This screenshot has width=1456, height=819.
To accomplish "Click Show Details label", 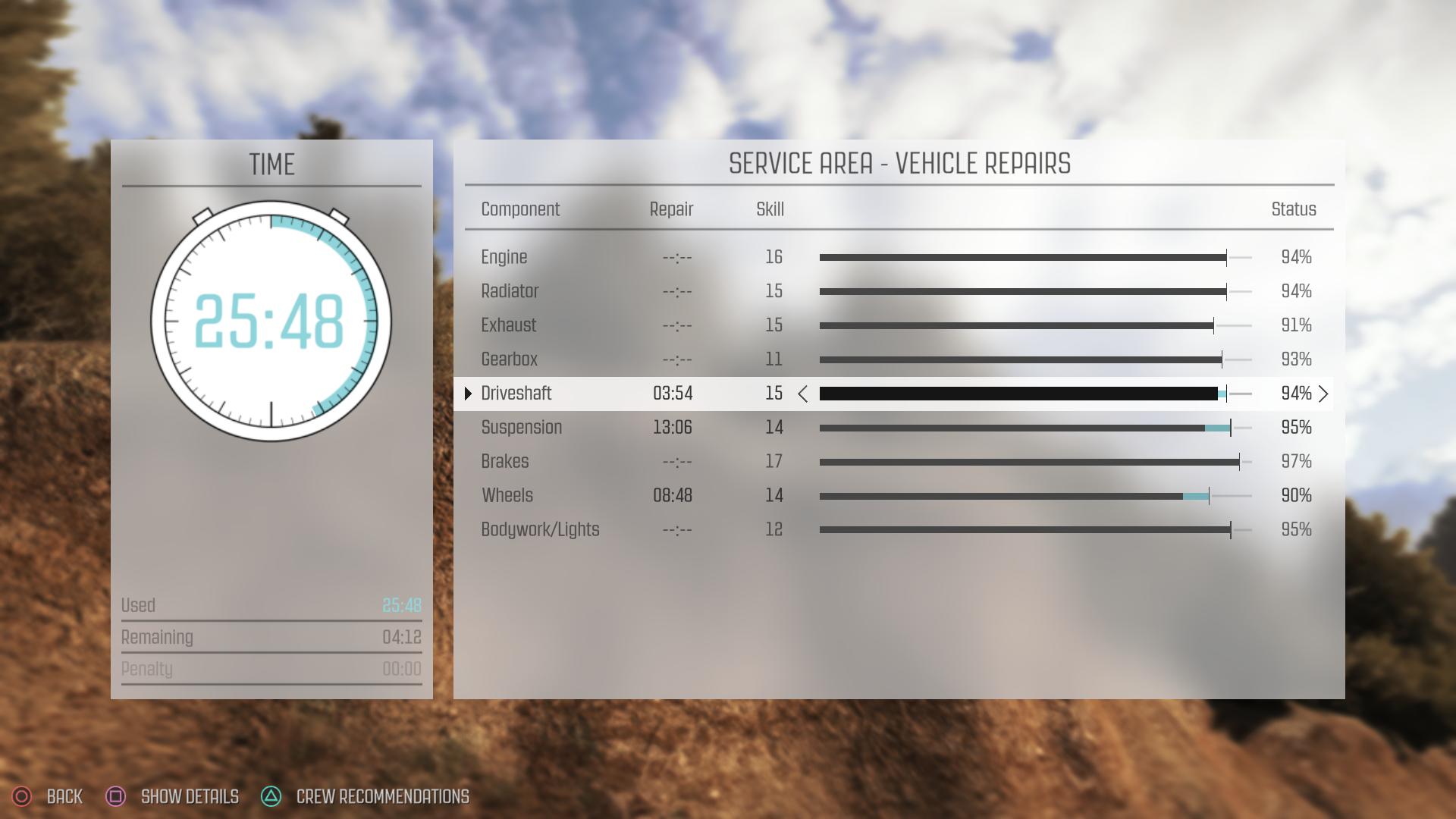I will pyautogui.click(x=190, y=796).
